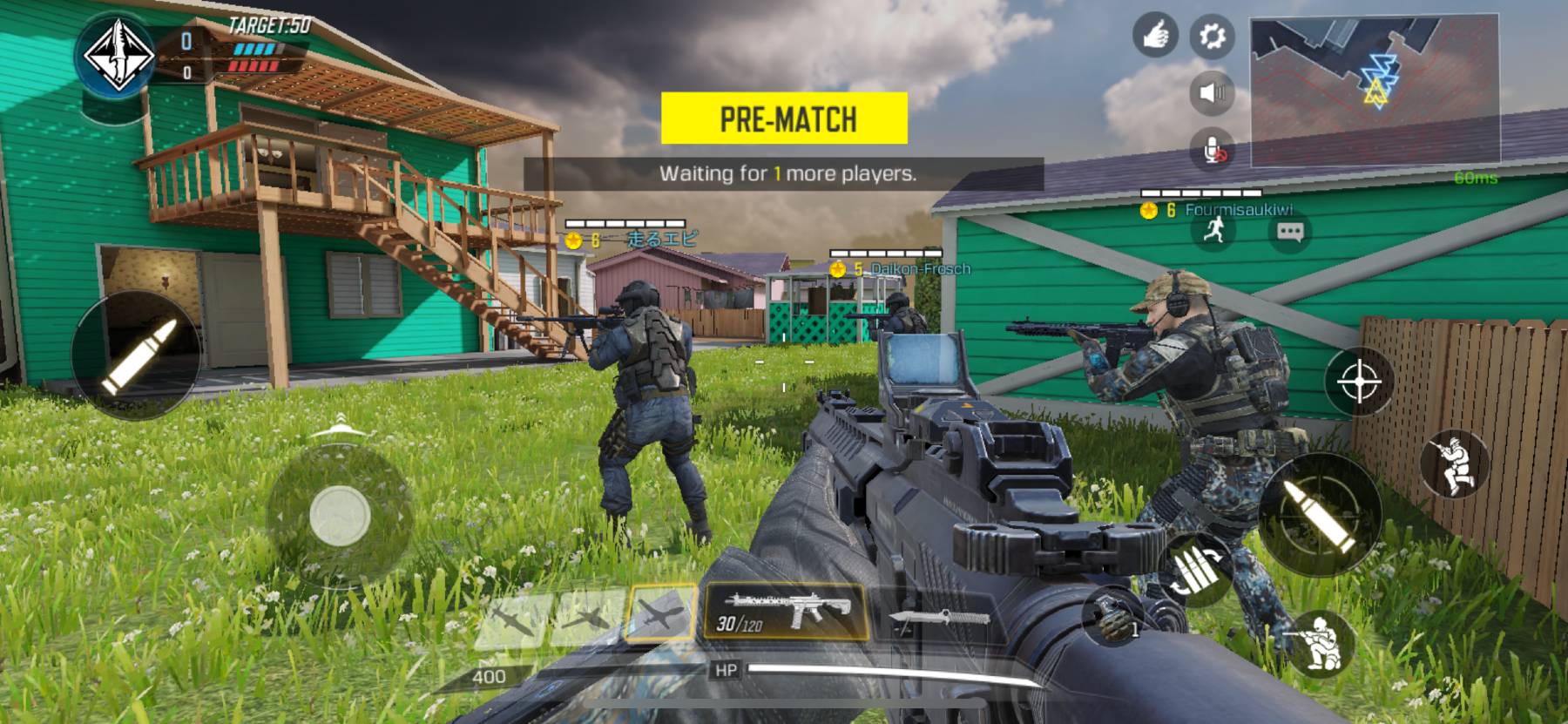Activate the operator skill emblem
The height and width of the screenshot is (724, 1568).
click(x=119, y=58)
